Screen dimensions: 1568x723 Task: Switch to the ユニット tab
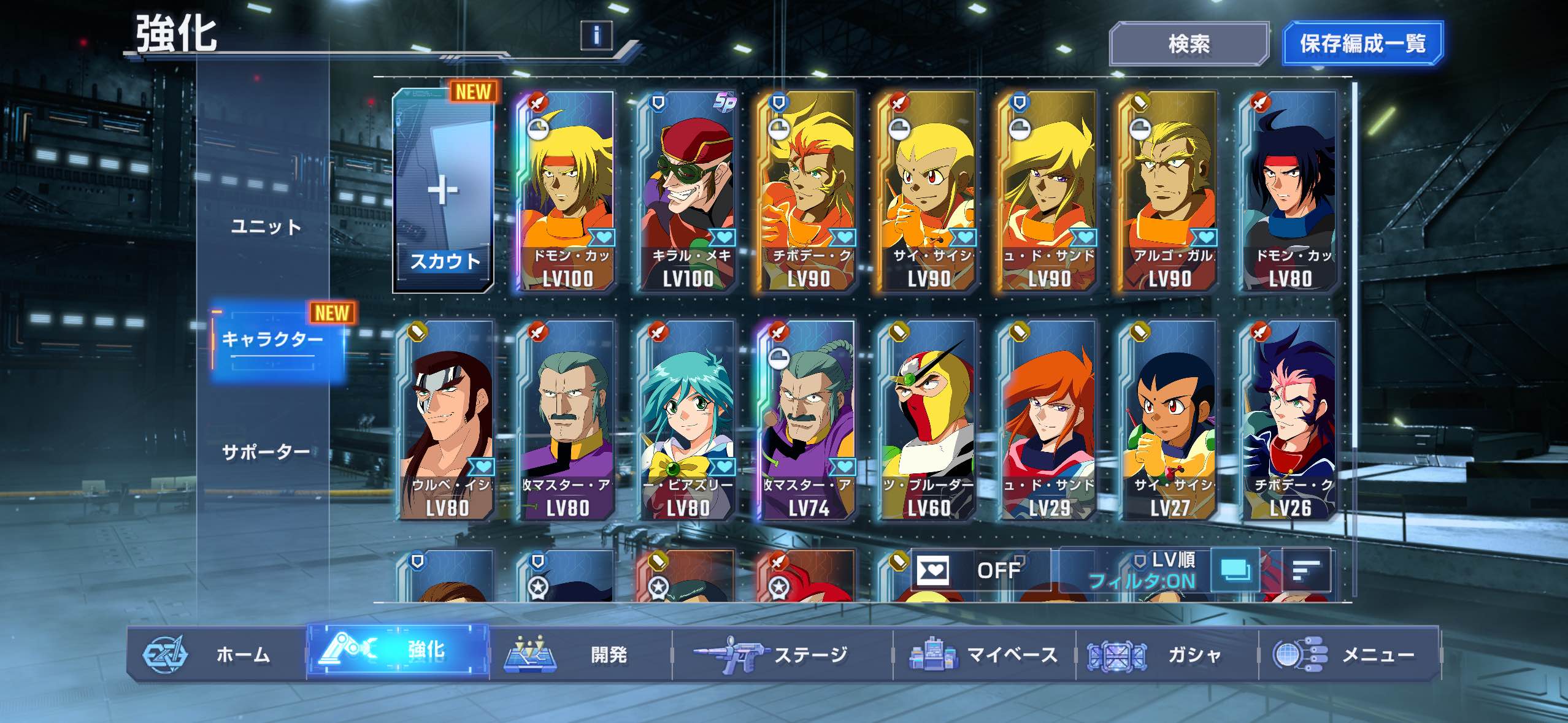266,227
